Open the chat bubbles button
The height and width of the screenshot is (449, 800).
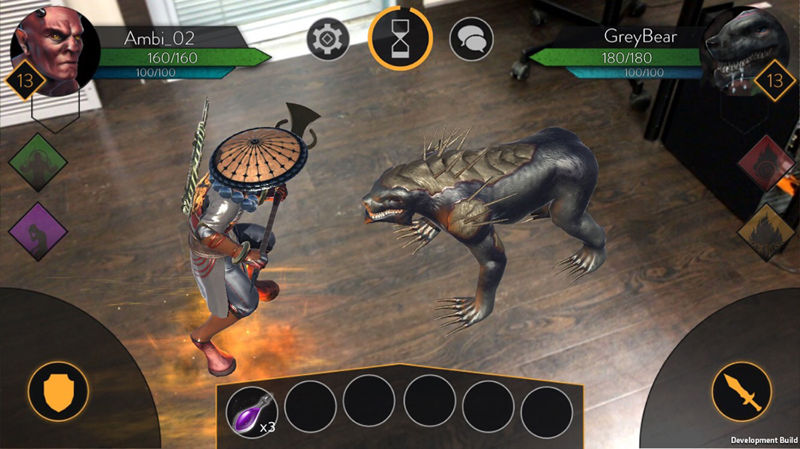(x=471, y=39)
